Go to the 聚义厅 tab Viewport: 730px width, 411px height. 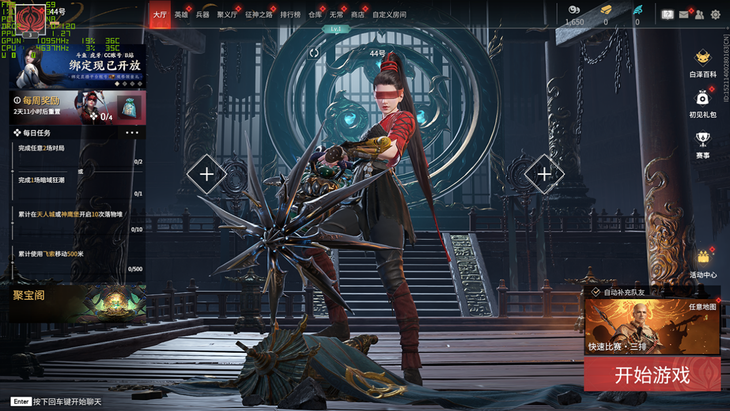tap(228, 15)
